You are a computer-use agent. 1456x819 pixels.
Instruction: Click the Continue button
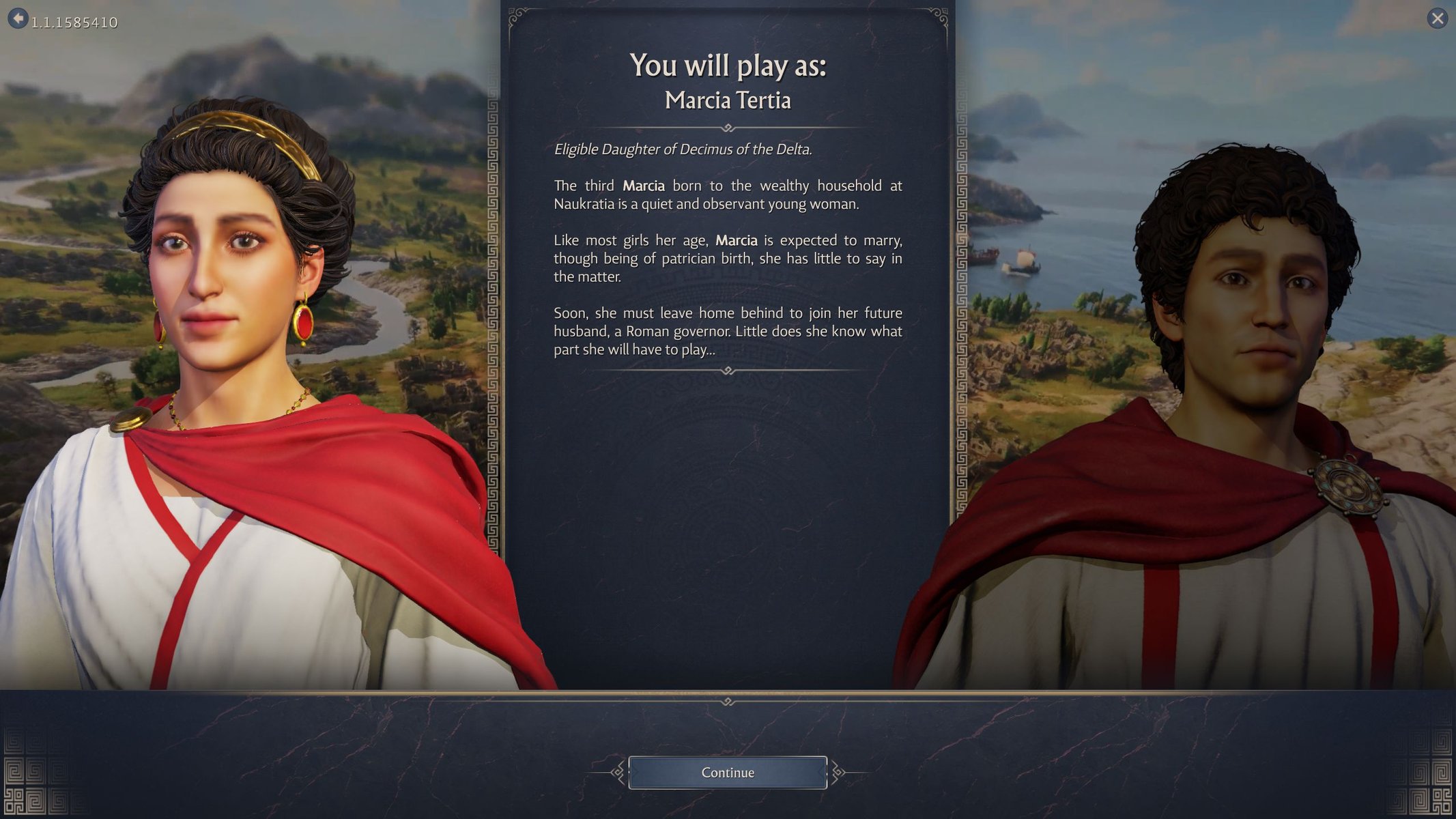[x=727, y=773]
